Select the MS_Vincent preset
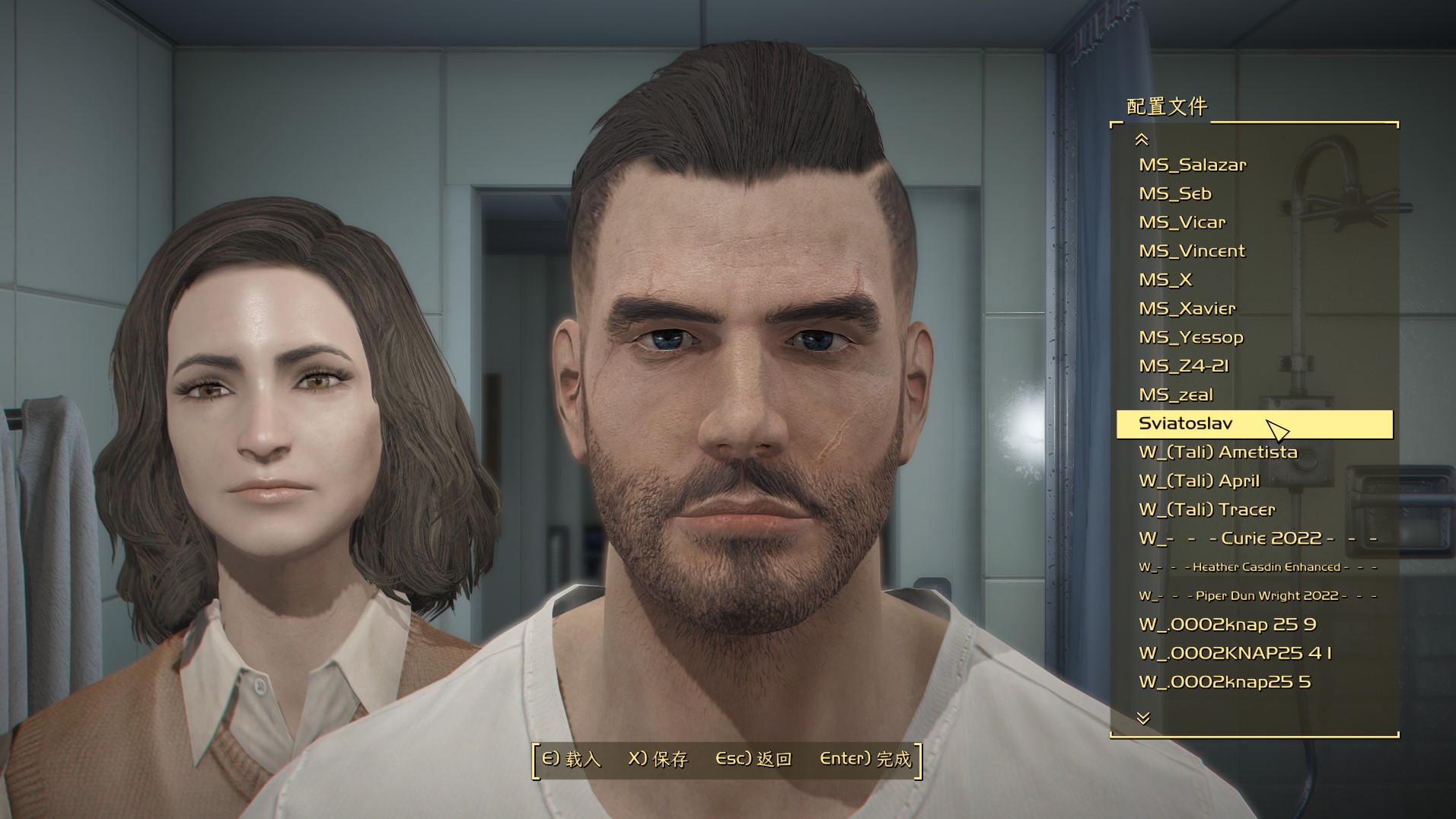Viewport: 1456px width, 819px height. pyautogui.click(x=1191, y=251)
